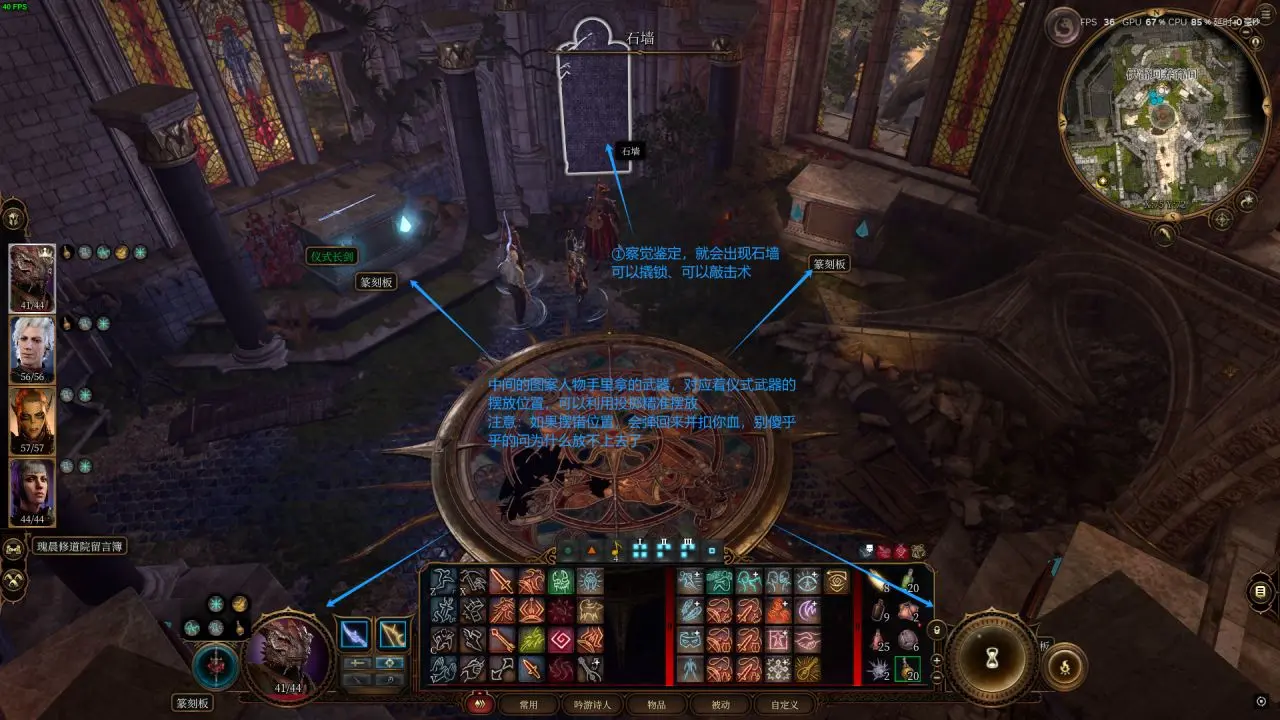Remove a hotbar row with minus button
The height and width of the screenshot is (720, 1280).
click(937, 677)
